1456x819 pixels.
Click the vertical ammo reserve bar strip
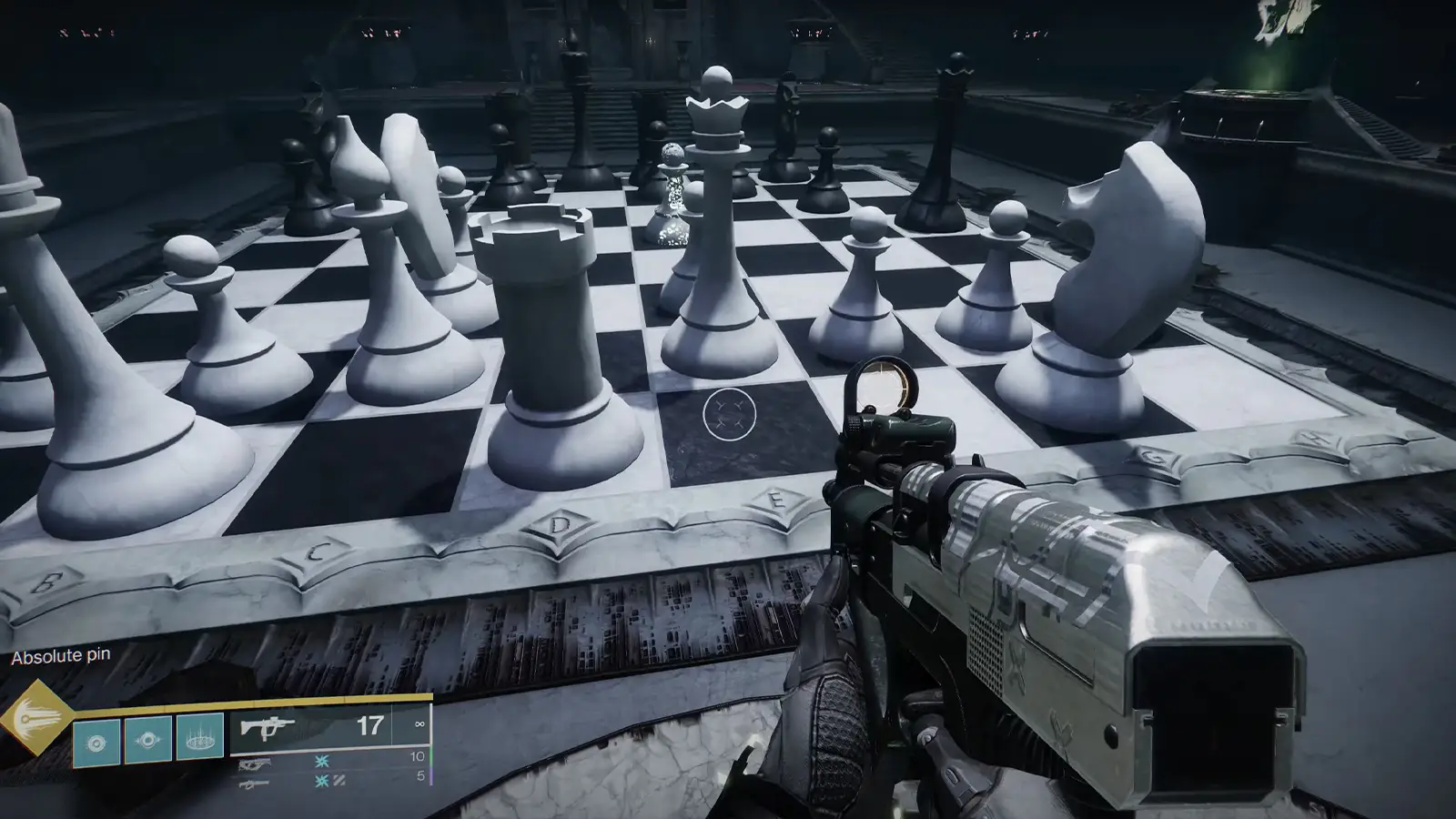pyautogui.click(x=433, y=748)
